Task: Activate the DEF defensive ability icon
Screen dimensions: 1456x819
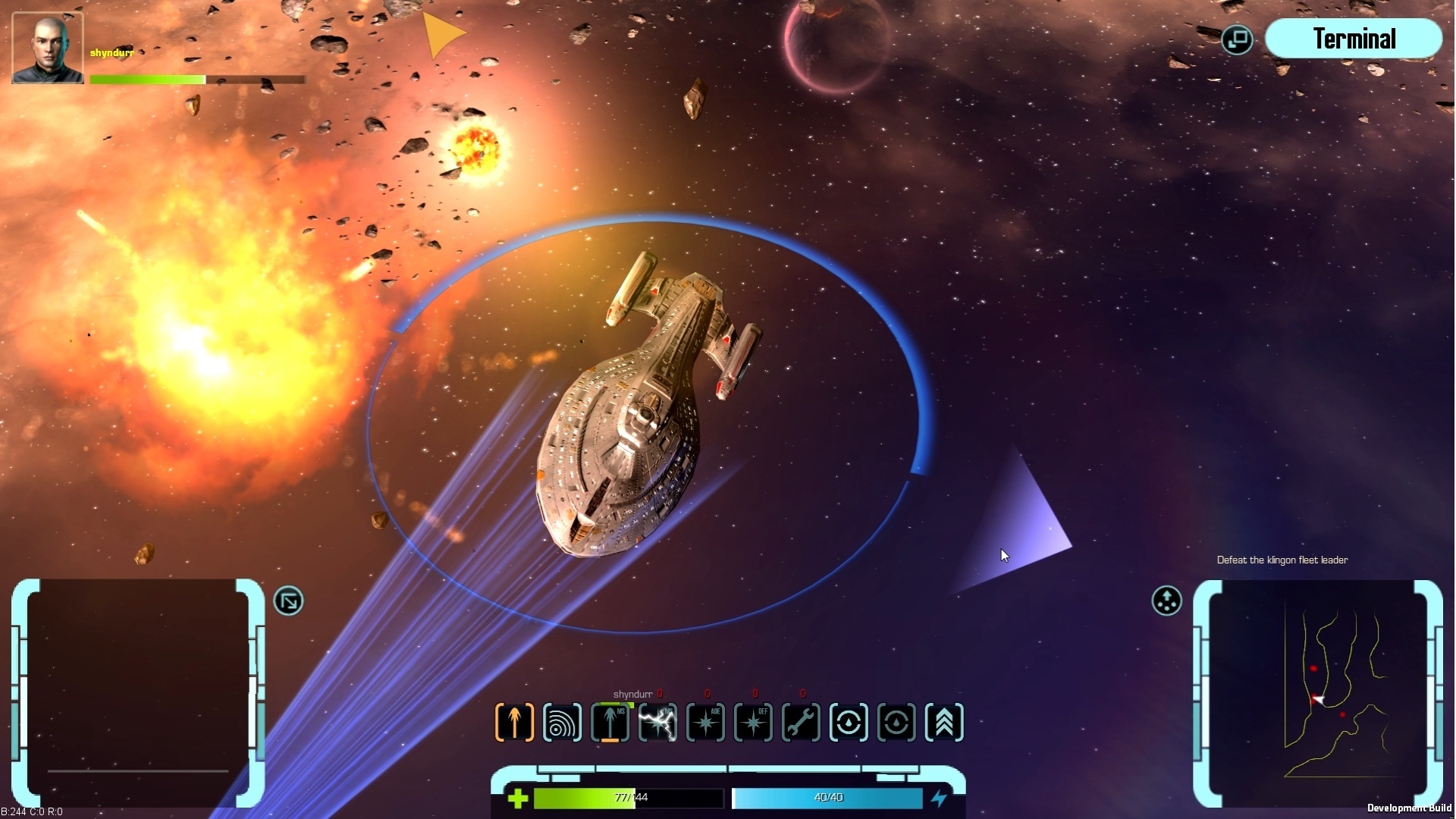Action: 754,722
